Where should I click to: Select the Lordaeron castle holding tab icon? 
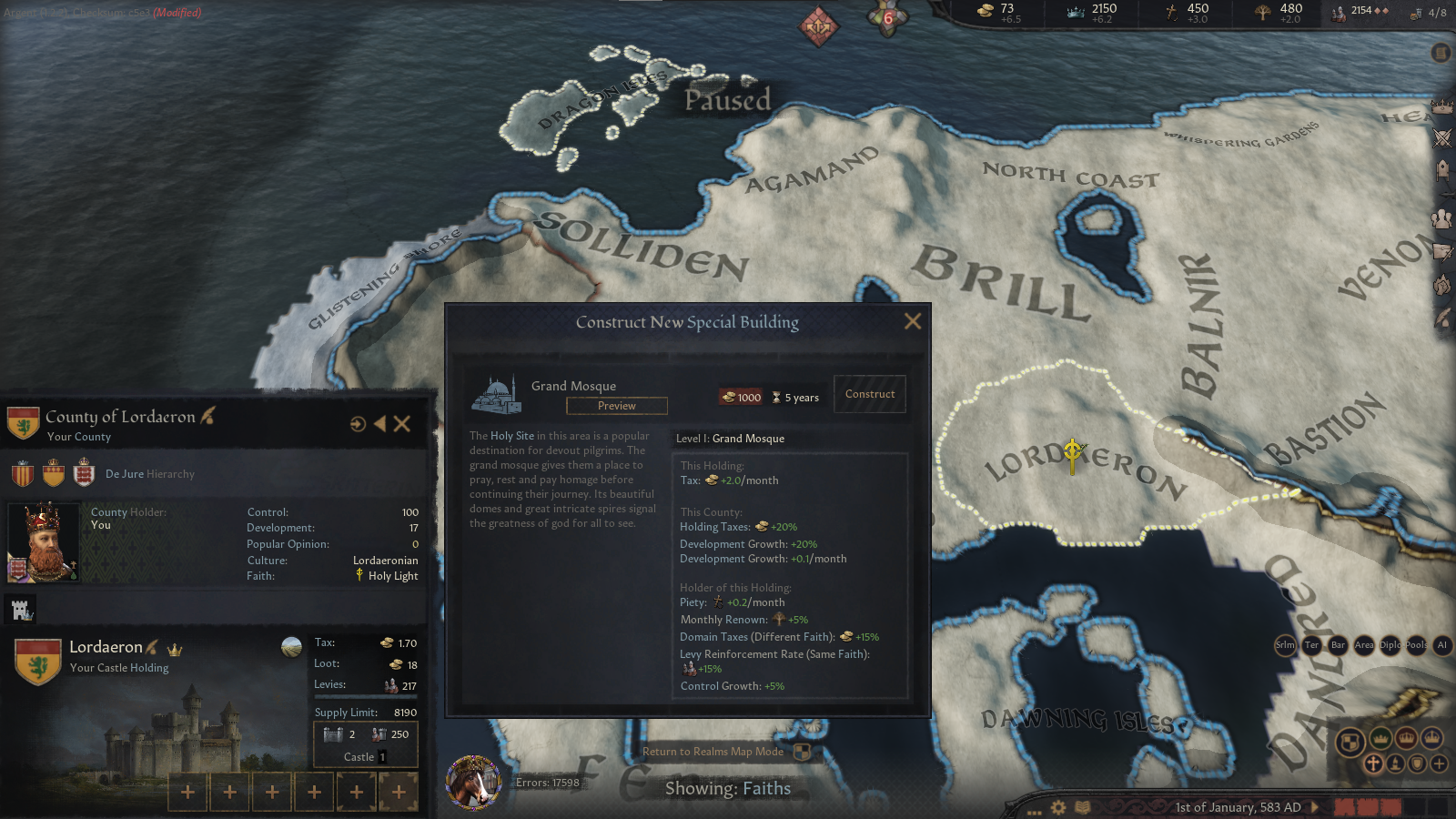tap(20, 610)
